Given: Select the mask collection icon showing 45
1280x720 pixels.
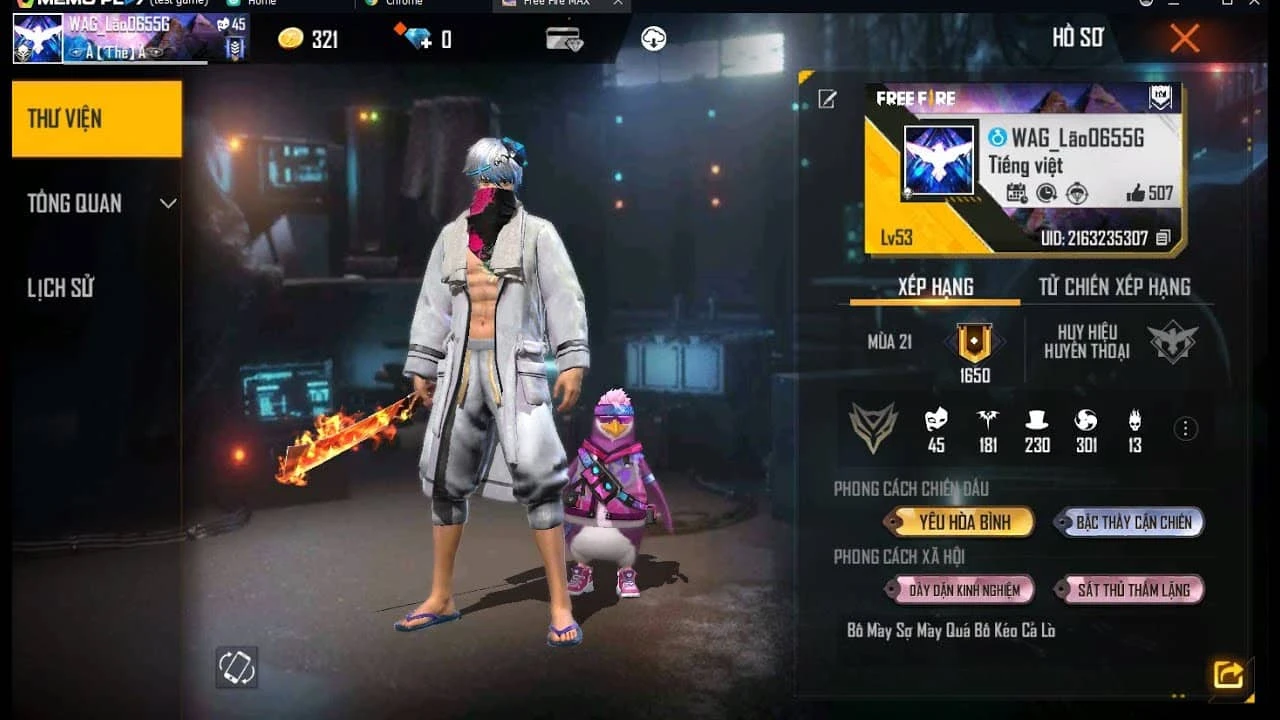Looking at the screenshot, I should pos(937,423).
